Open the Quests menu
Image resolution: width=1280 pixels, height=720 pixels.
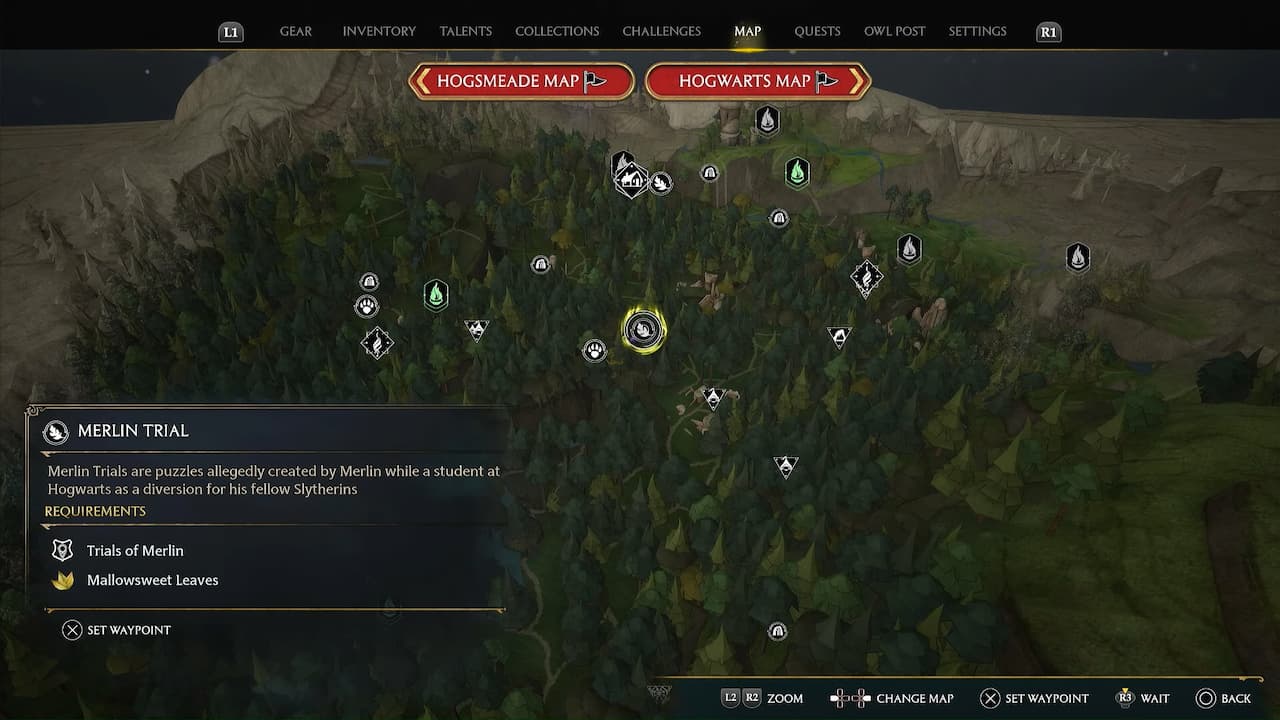817,31
